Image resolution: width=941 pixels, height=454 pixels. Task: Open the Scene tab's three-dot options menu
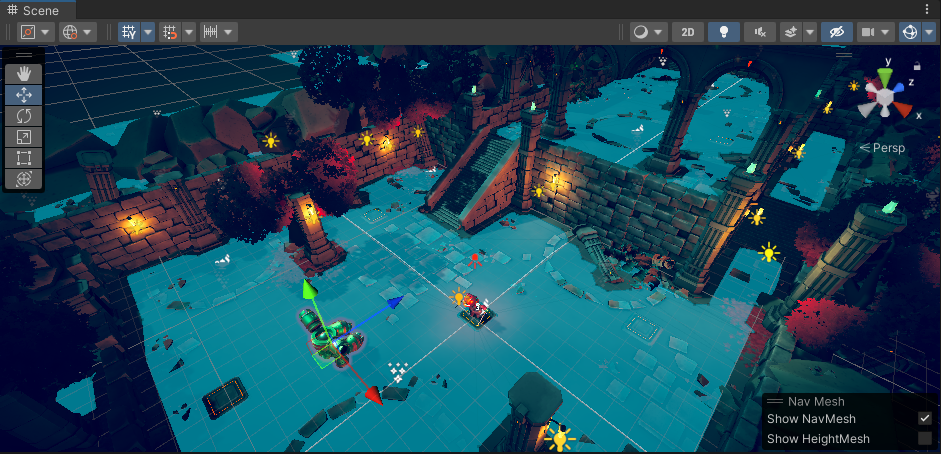(x=927, y=9)
